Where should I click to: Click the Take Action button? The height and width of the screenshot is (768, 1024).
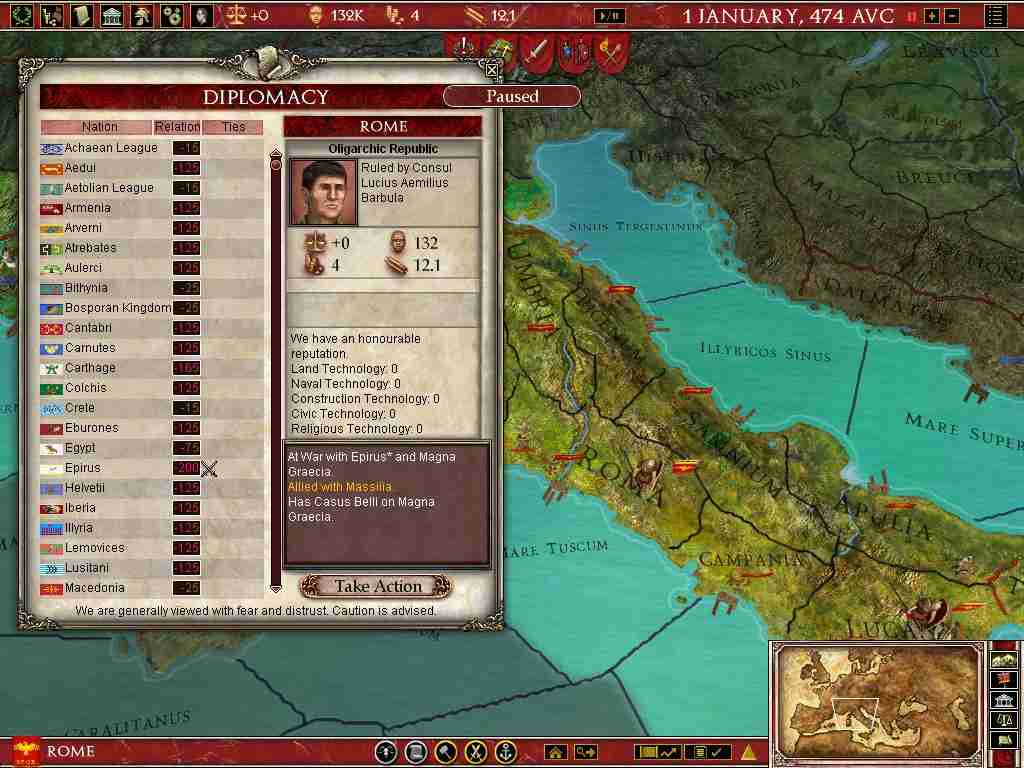pos(377,586)
